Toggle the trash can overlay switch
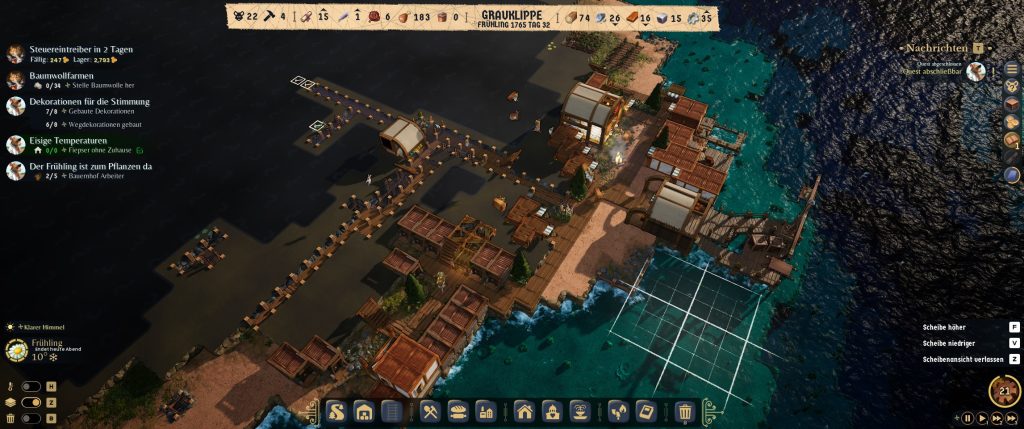Image resolution: width=1024 pixels, height=429 pixels. 32,417
